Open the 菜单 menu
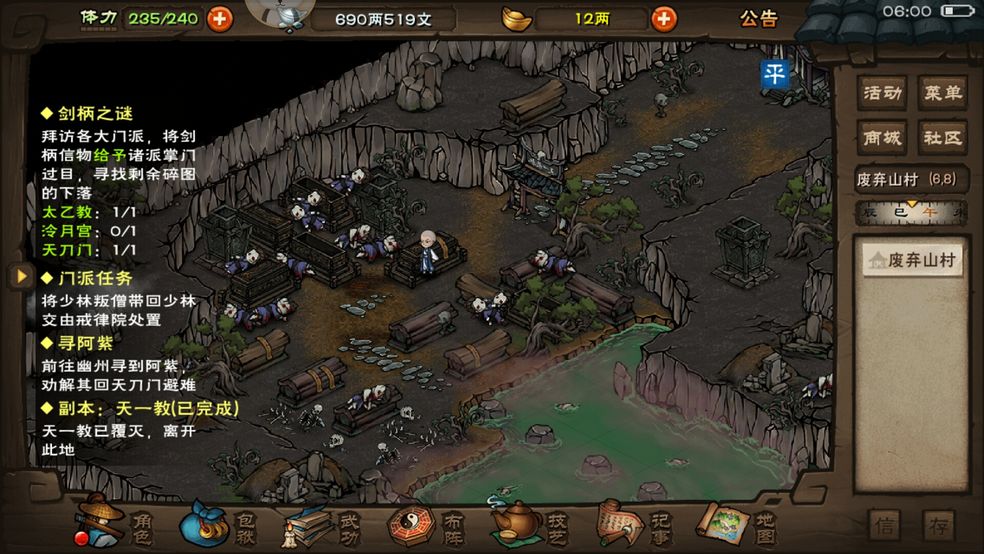This screenshot has height=554, width=984. [x=942, y=94]
